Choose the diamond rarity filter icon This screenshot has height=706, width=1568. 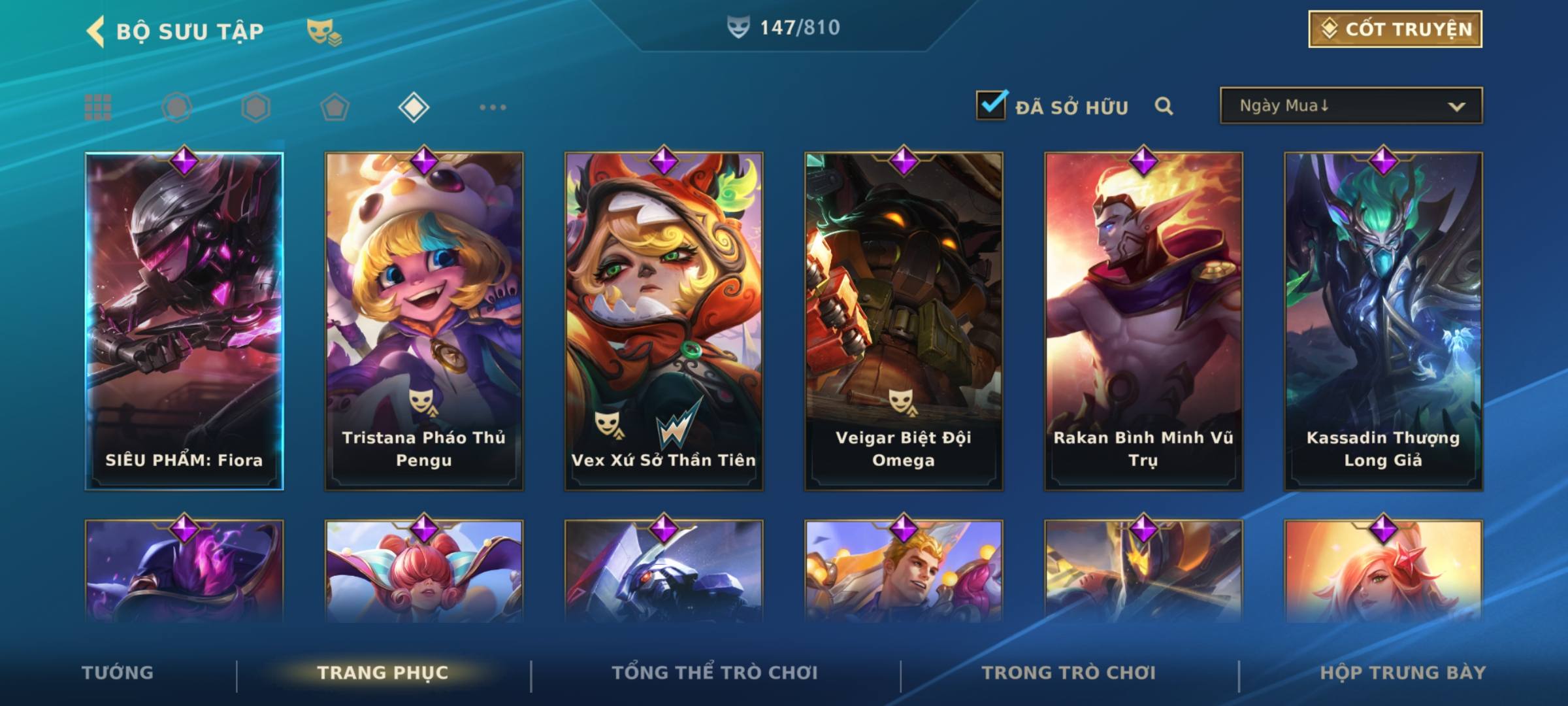click(x=414, y=107)
